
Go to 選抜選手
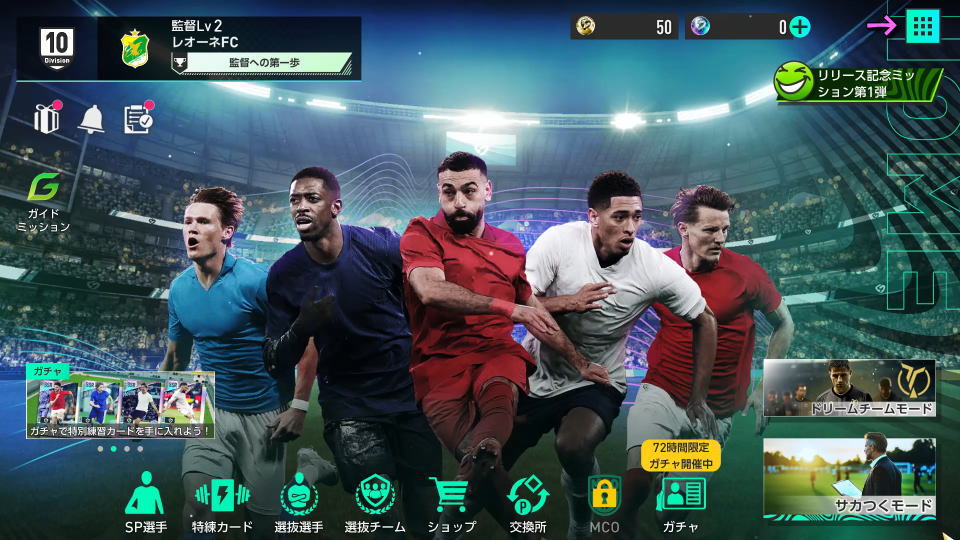(298, 503)
